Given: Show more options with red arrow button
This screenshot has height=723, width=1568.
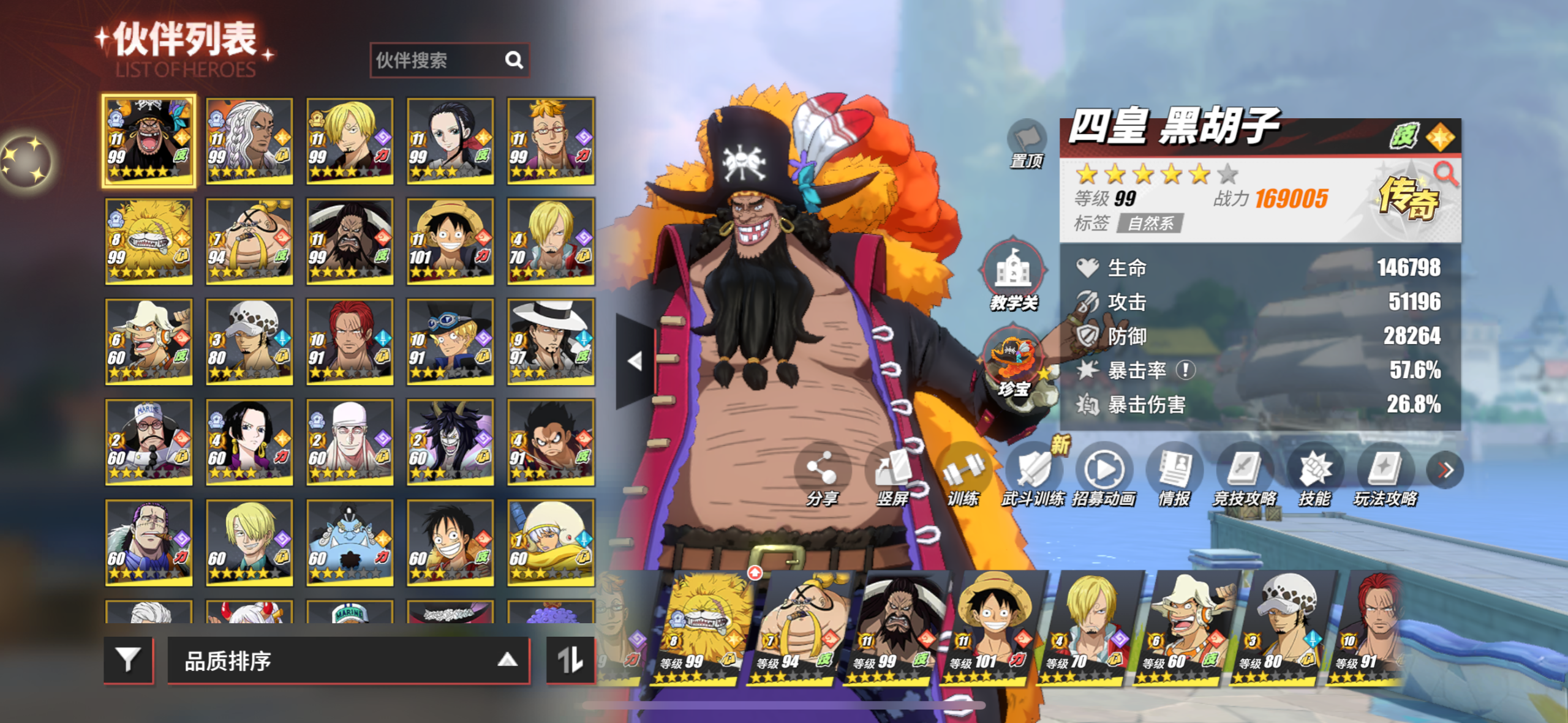Looking at the screenshot, I should 1445,470.
